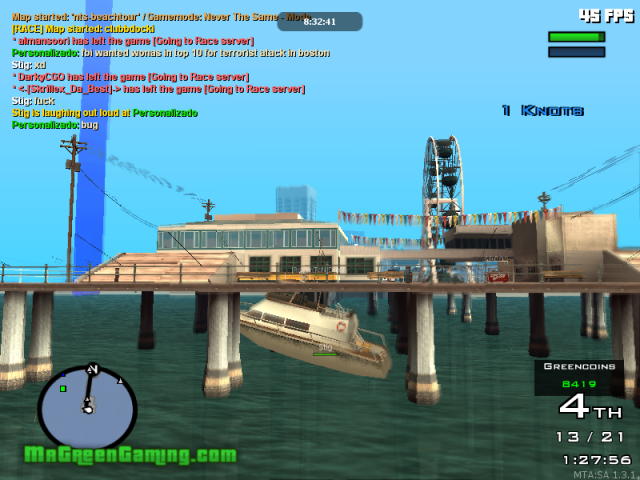This screenshot has width=640, height=480.
Task: Click the circular radar minimap
Action: point(87,407)
